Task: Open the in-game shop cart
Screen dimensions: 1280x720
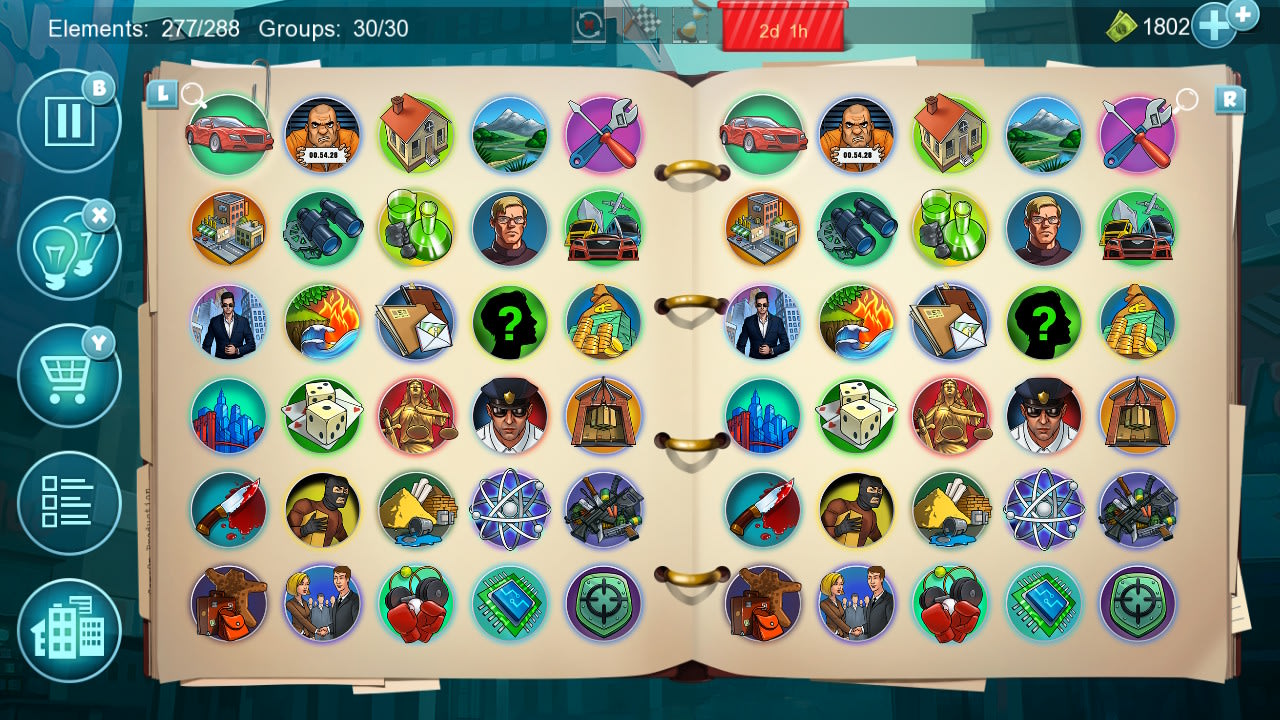Action: click(68, 375)
